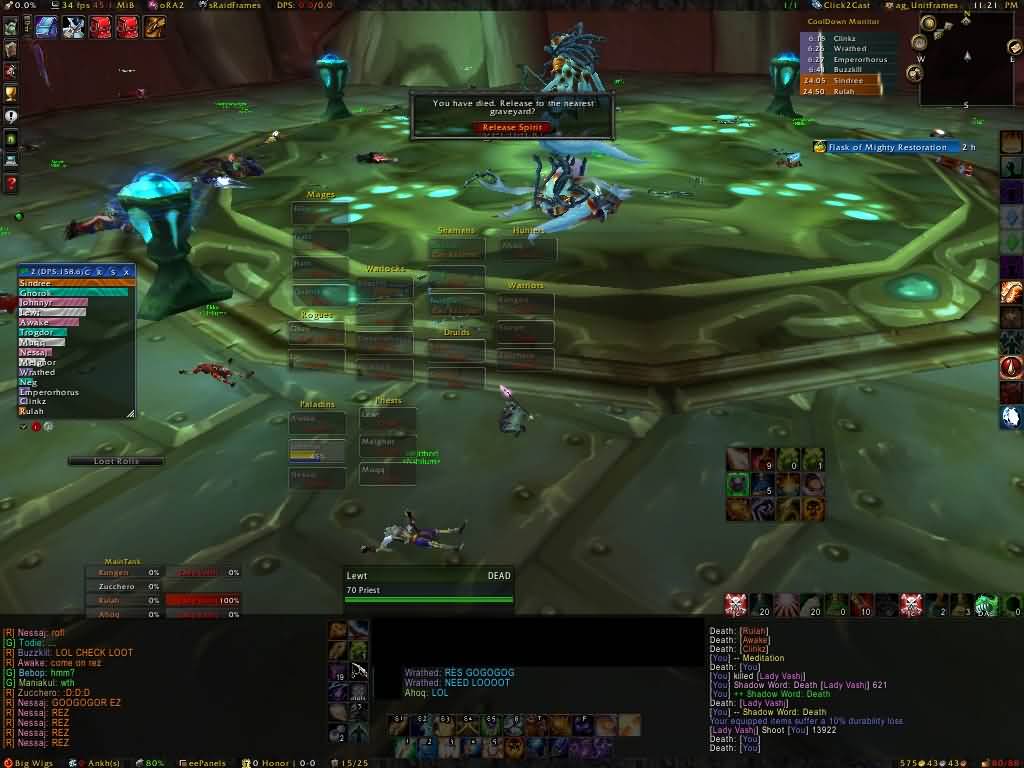Click Sindree's entry in CoolDown Monitor
Viewport: 1024px width, 768px height.
(843, 80)
